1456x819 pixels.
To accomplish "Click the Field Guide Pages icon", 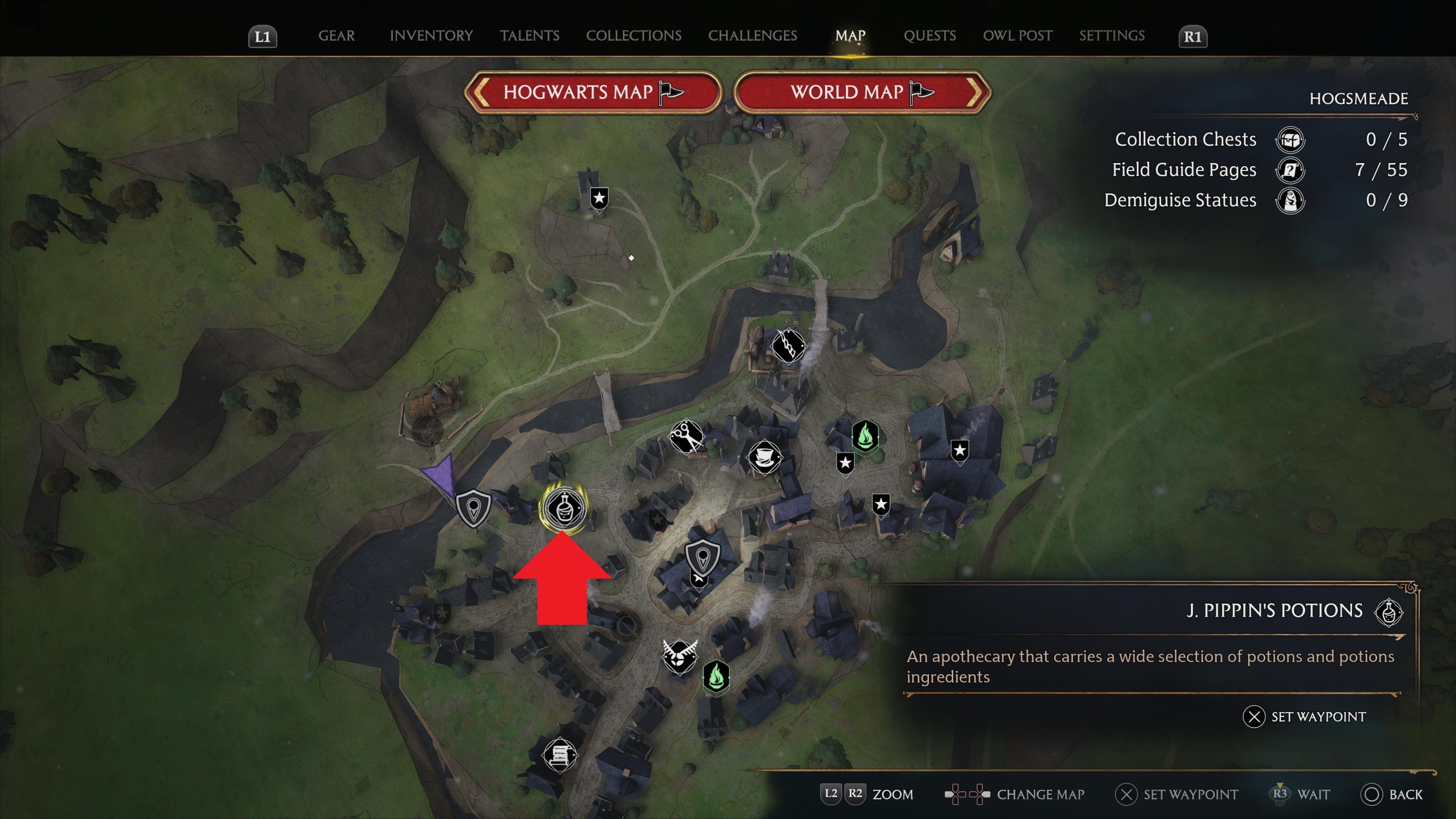I will coord(1291,169).
